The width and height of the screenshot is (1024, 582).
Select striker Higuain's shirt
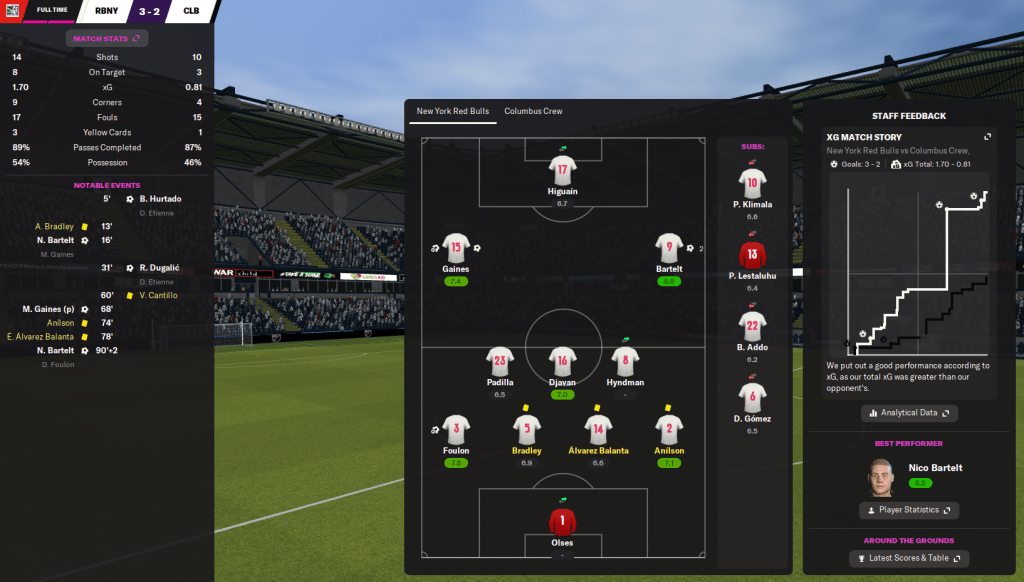coord(563,170)
